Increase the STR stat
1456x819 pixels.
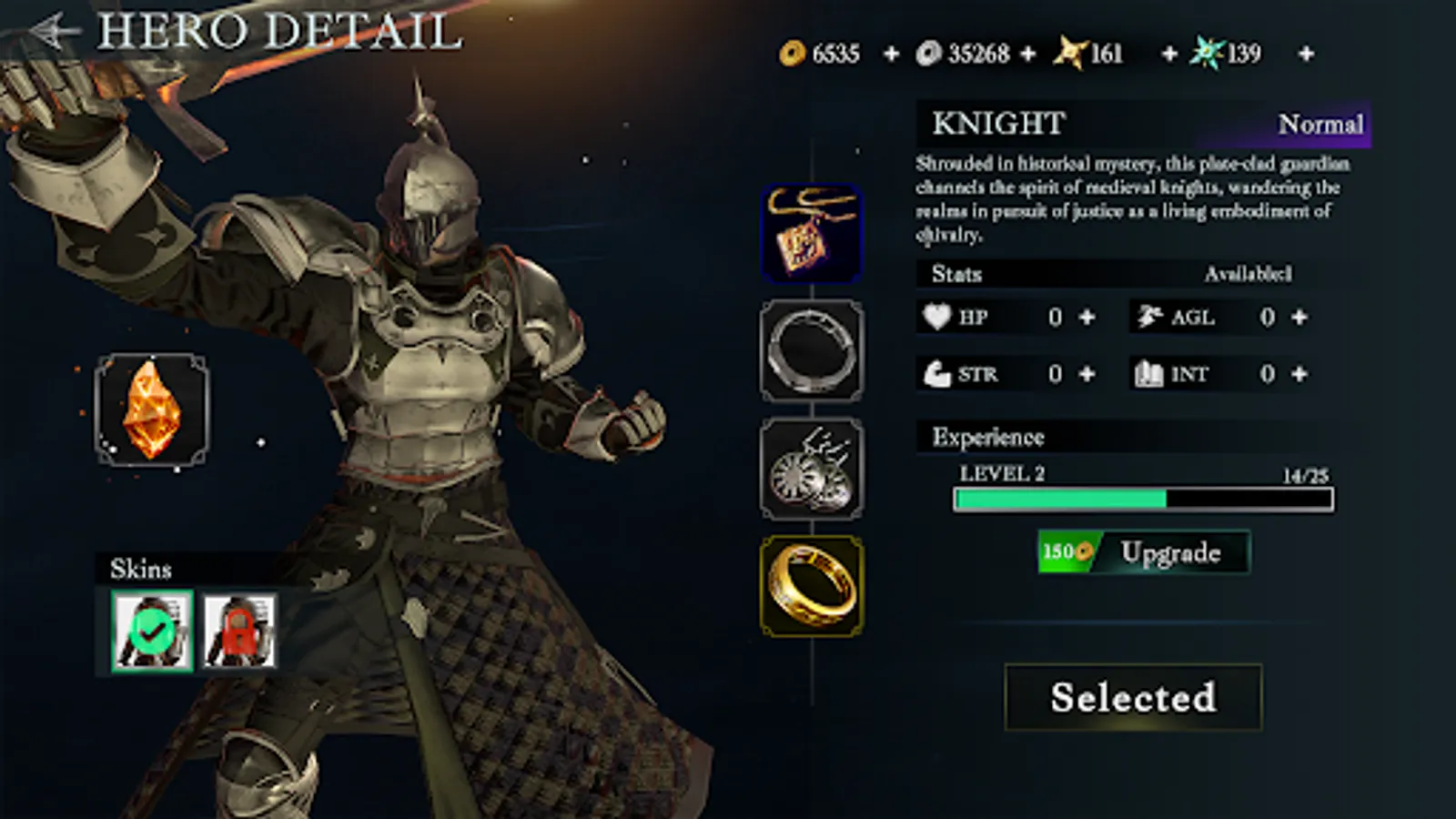click(1087, 374)
